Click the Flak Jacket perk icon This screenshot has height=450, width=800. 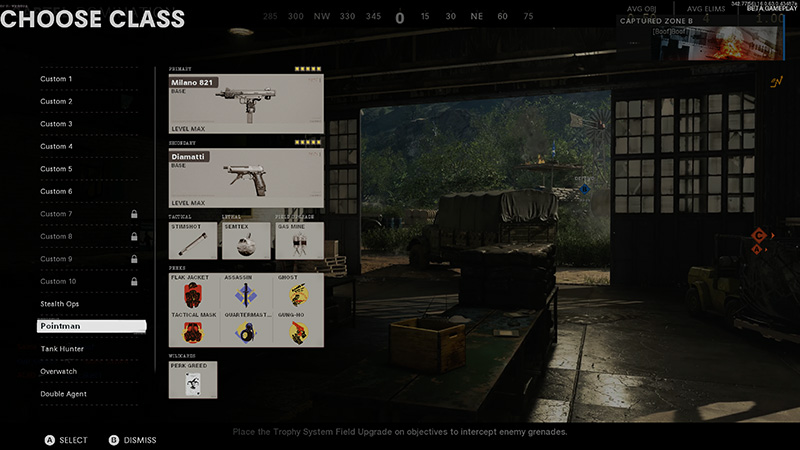click(194, 292)
